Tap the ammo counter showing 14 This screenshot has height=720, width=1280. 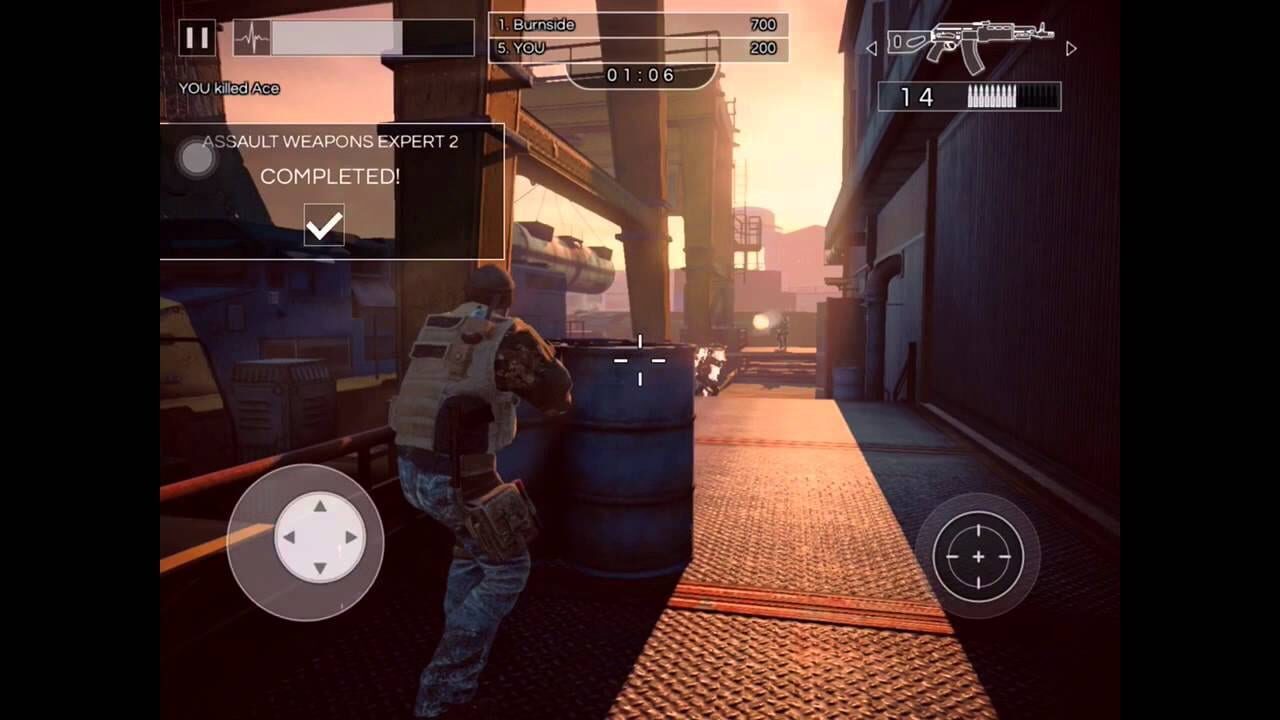pos(917,97)
